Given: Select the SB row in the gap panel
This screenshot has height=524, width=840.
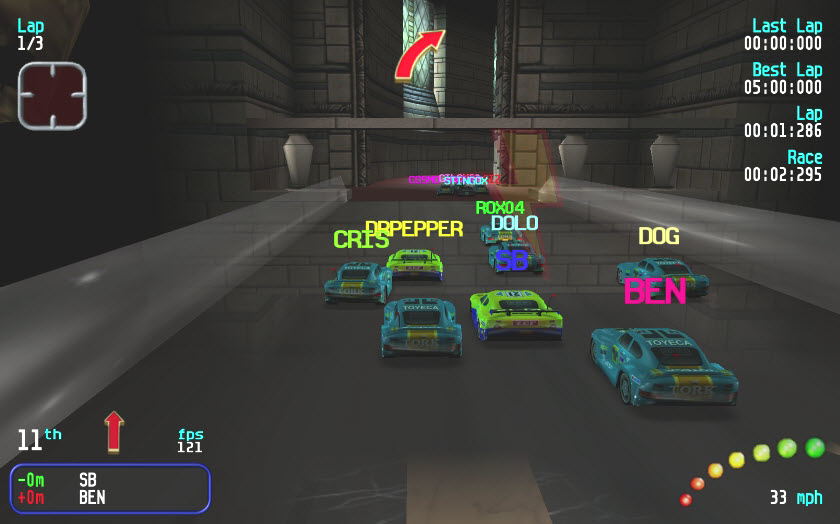Looking at the screenshot, I should coord(110,480).
